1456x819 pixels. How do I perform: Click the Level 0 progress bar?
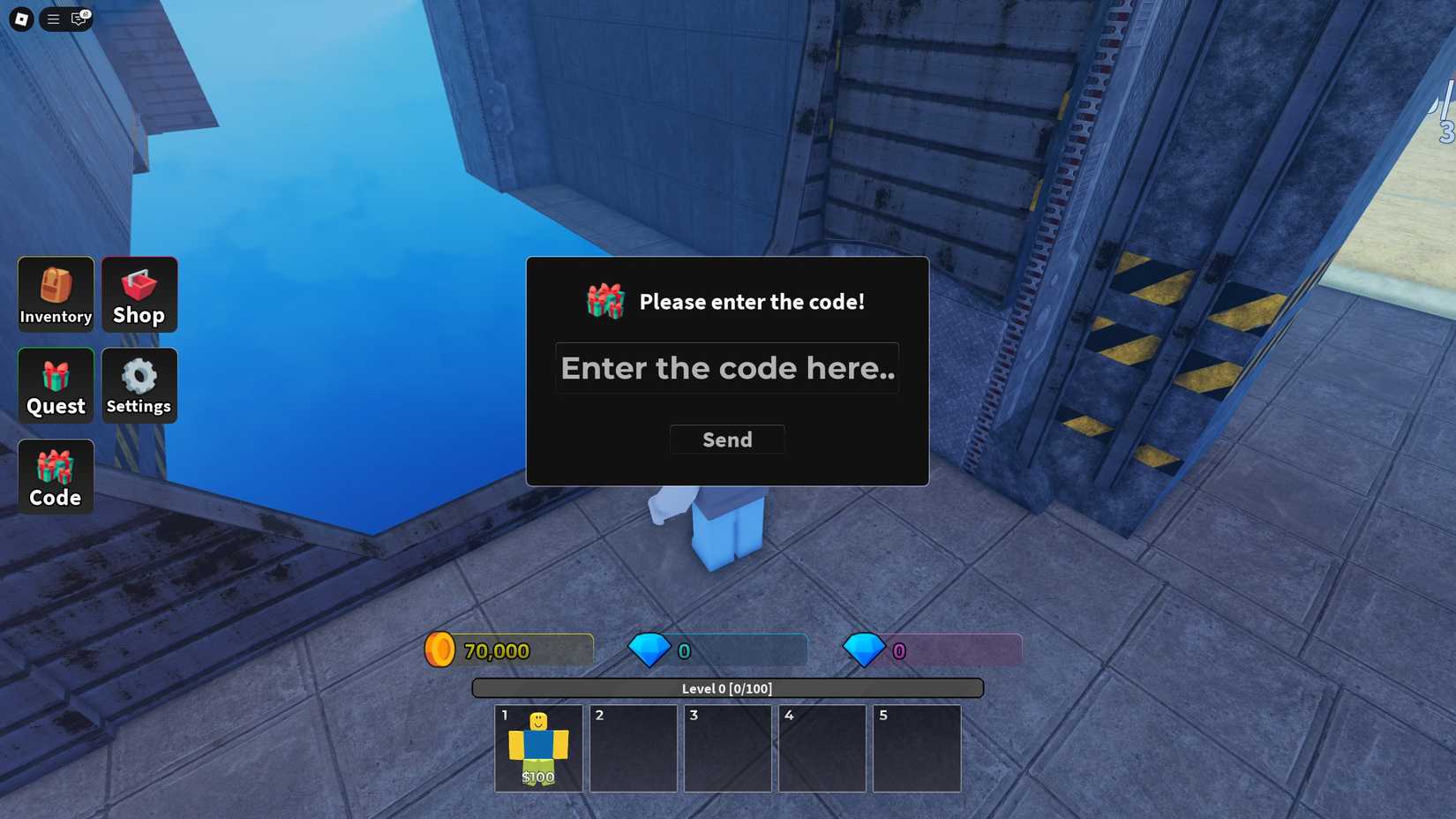(727, 688)
